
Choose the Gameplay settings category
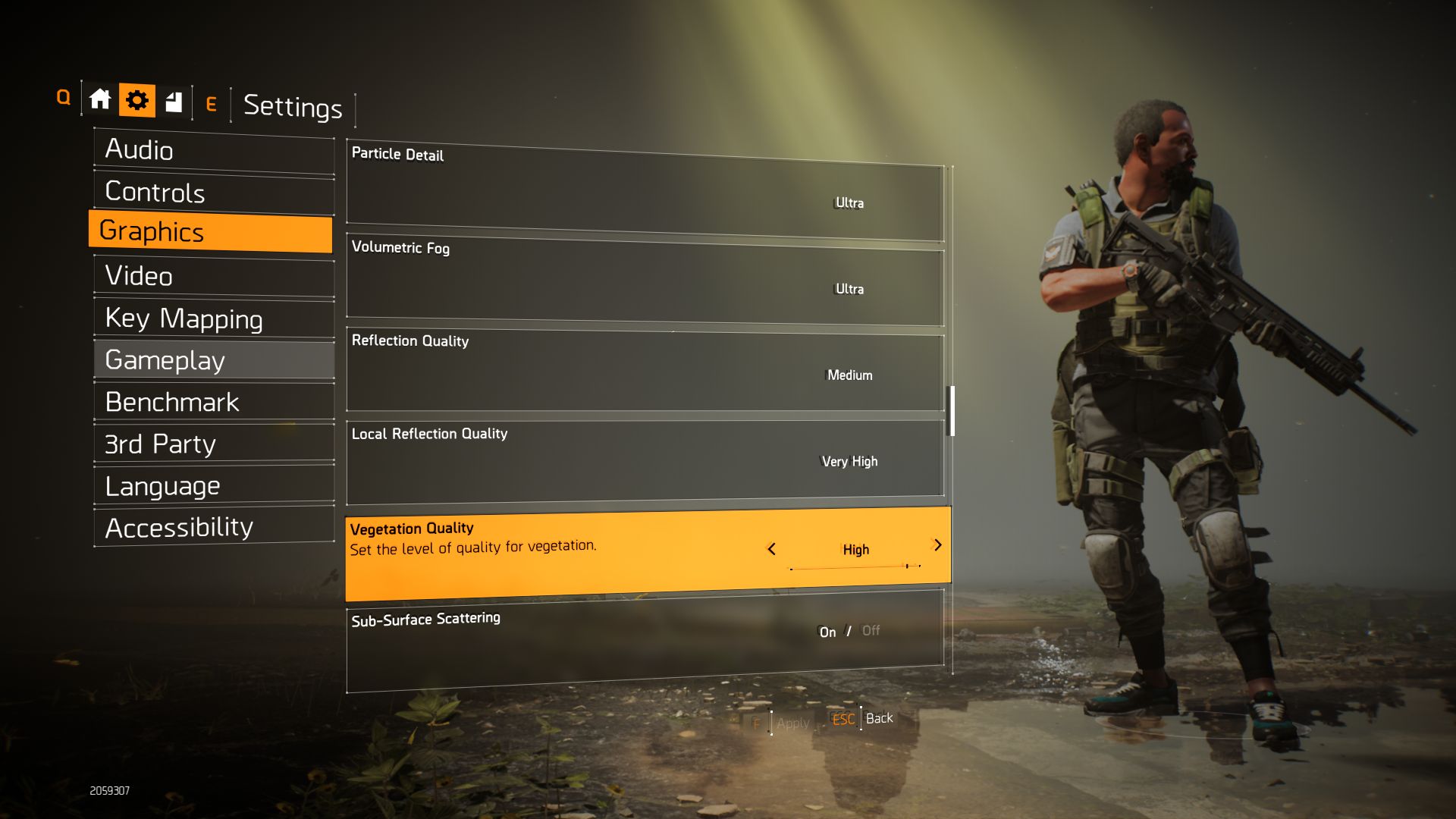point(213,360)
